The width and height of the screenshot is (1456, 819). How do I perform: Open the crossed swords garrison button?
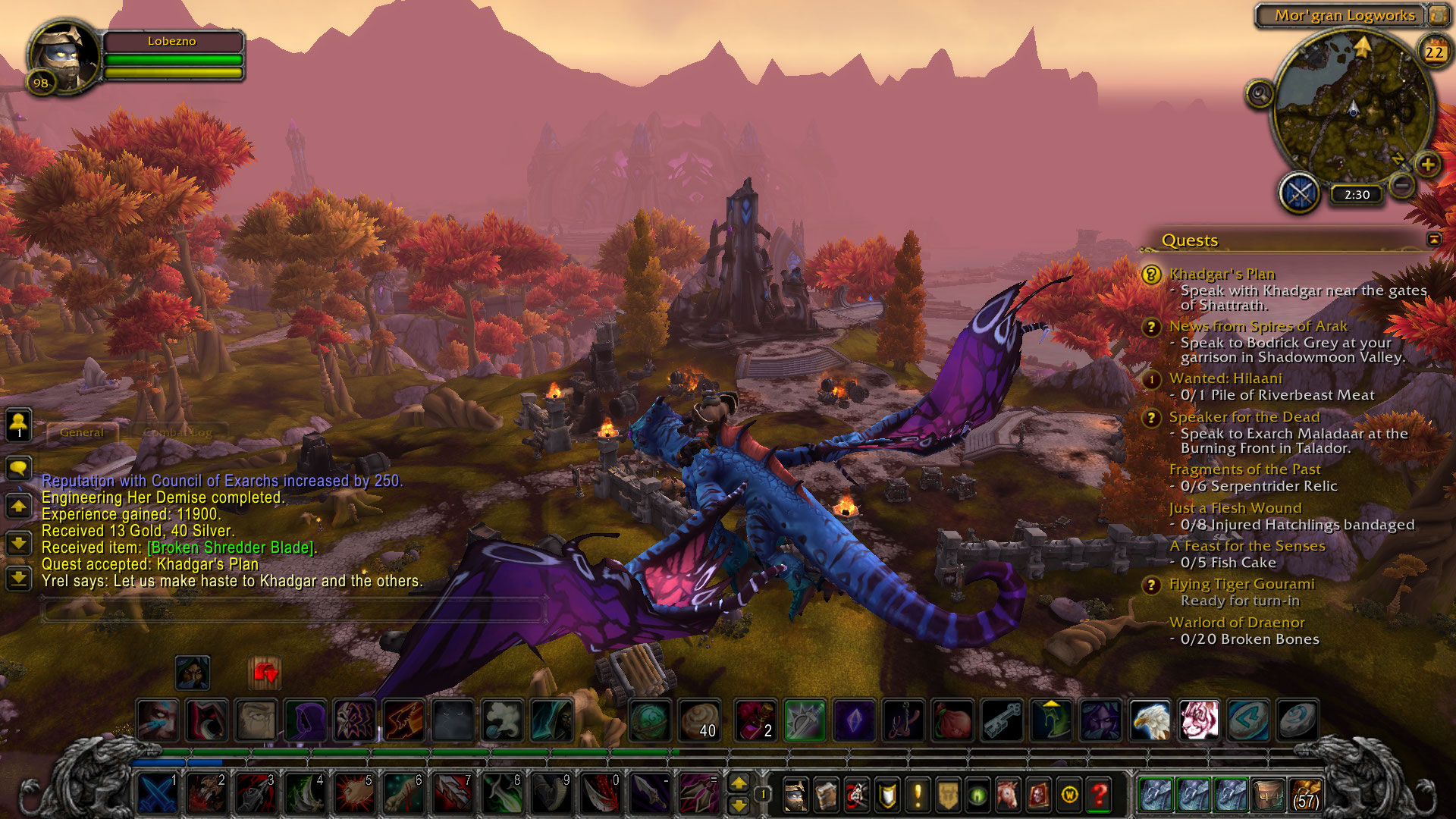[x=1300, y=193]
